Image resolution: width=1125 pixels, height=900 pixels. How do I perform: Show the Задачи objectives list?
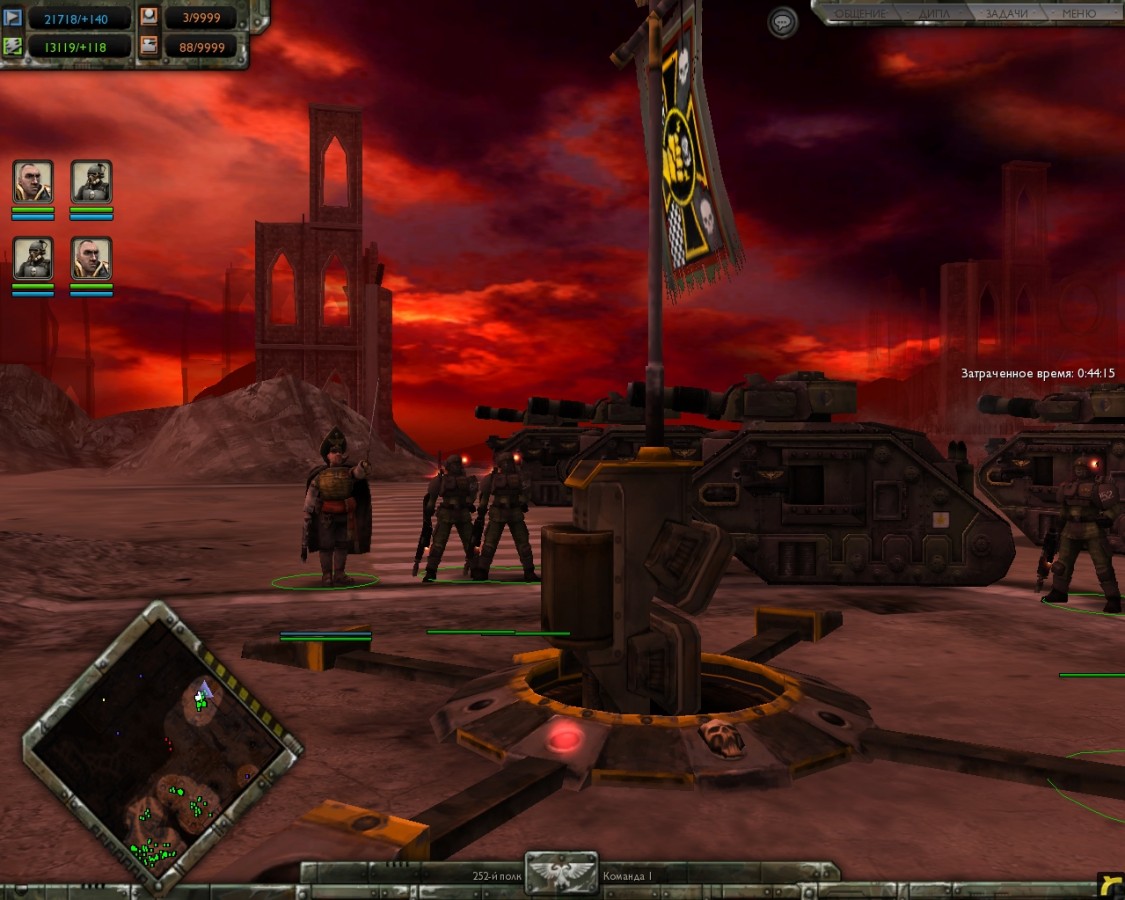(1005, 14)
